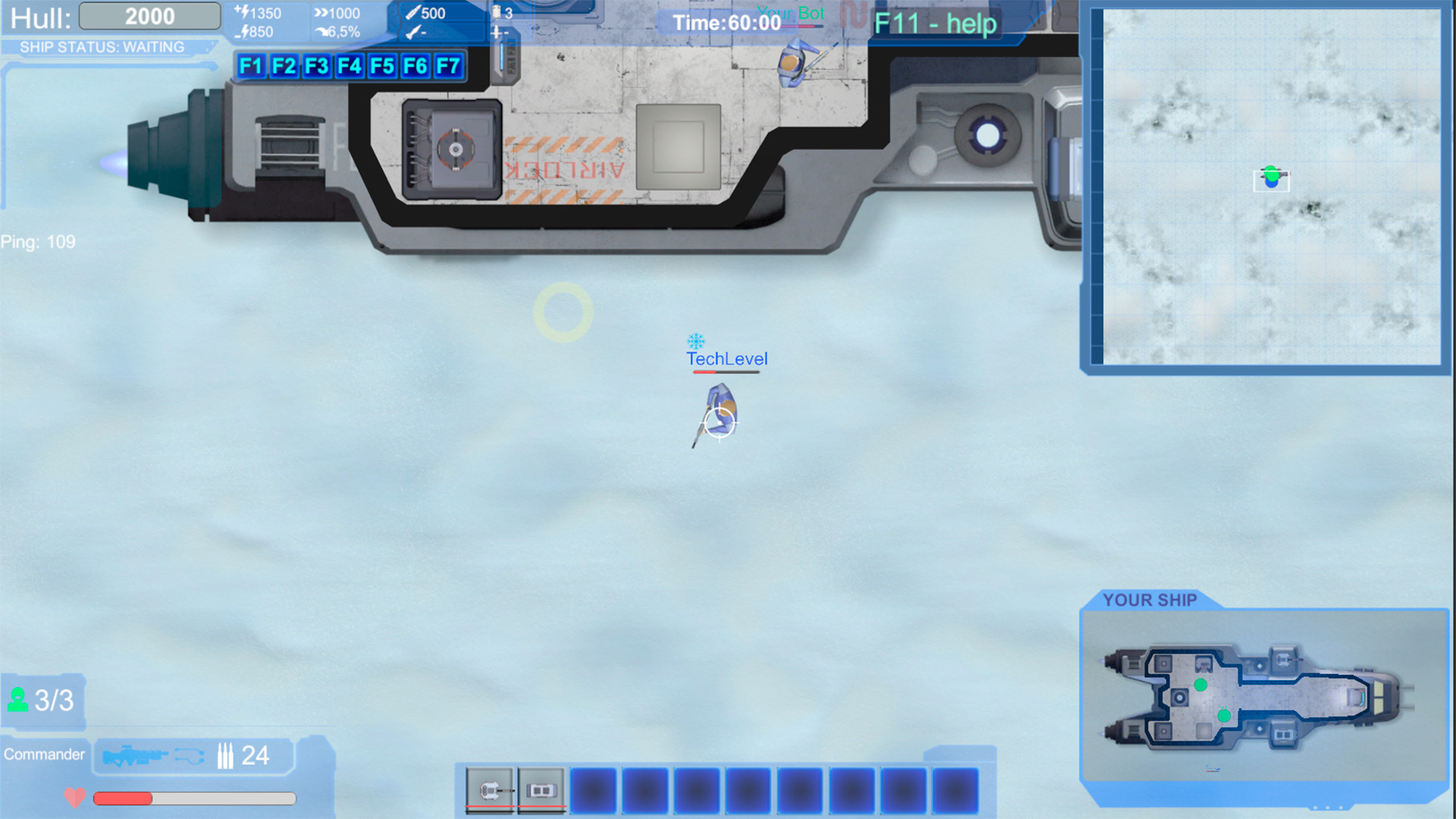
Task: Select the energy icon showing 1350
Action: point(244,13)
